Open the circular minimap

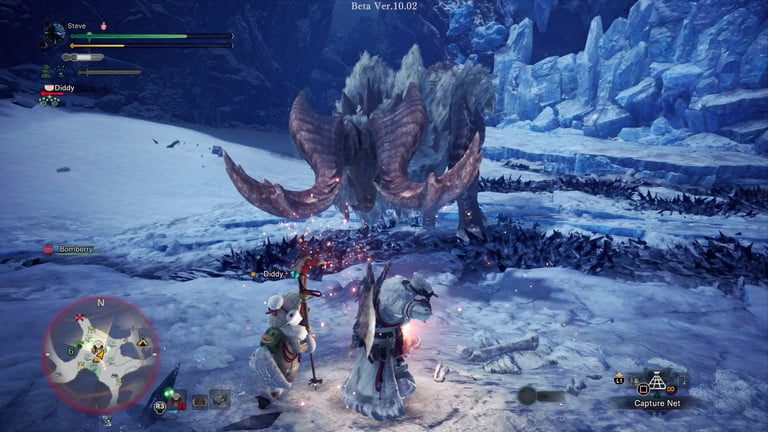coord(100,350)
